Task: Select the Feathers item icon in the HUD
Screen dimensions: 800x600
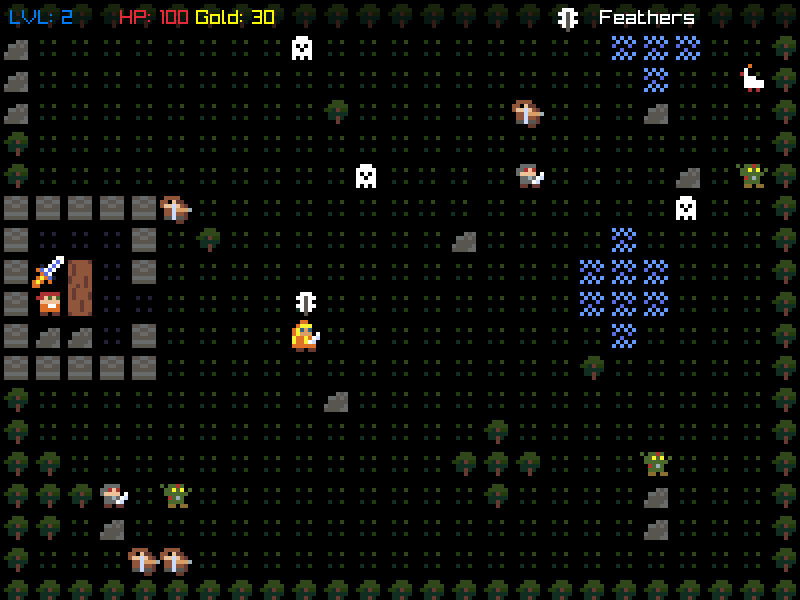Action: (x=568, y=18)
